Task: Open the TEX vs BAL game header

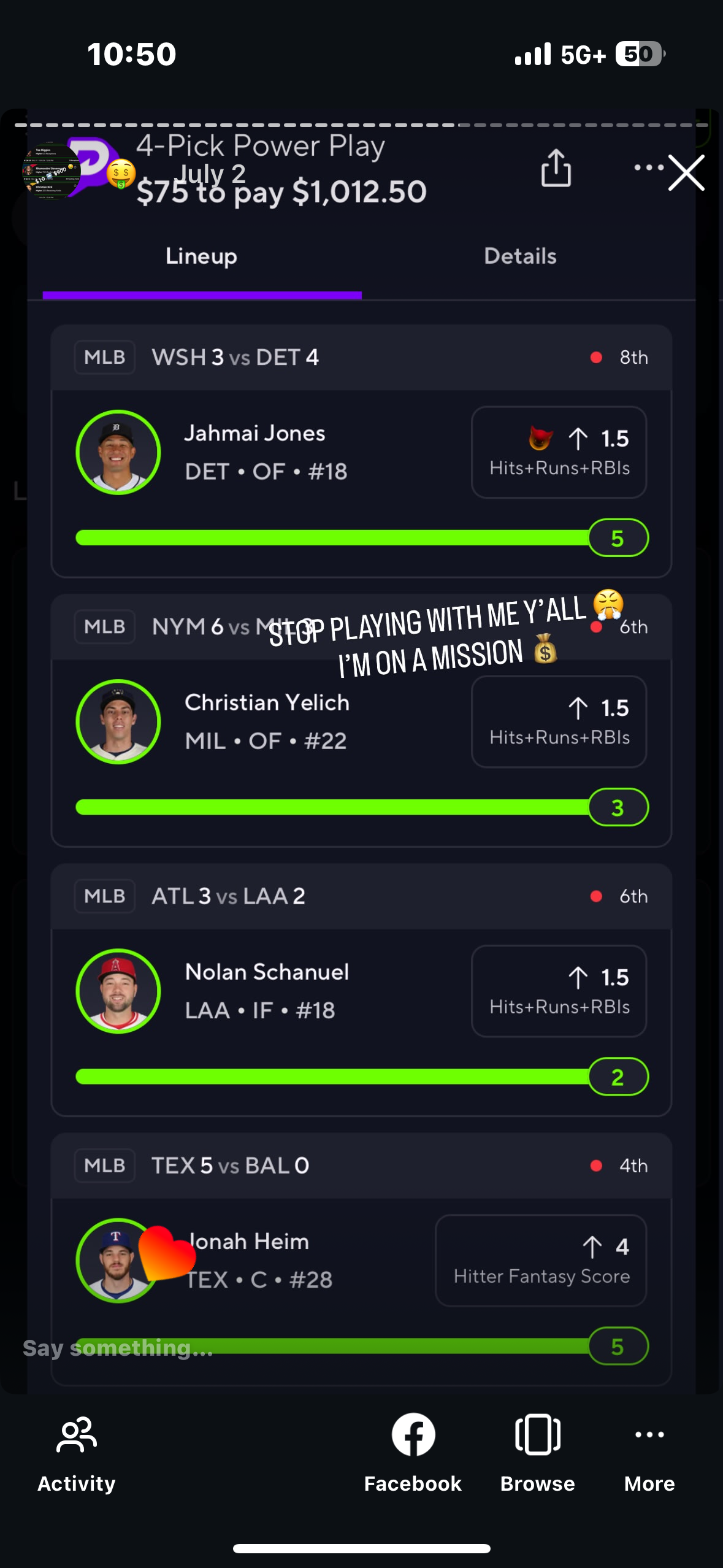Action: pyautogui.click(x=361, y=1166)
